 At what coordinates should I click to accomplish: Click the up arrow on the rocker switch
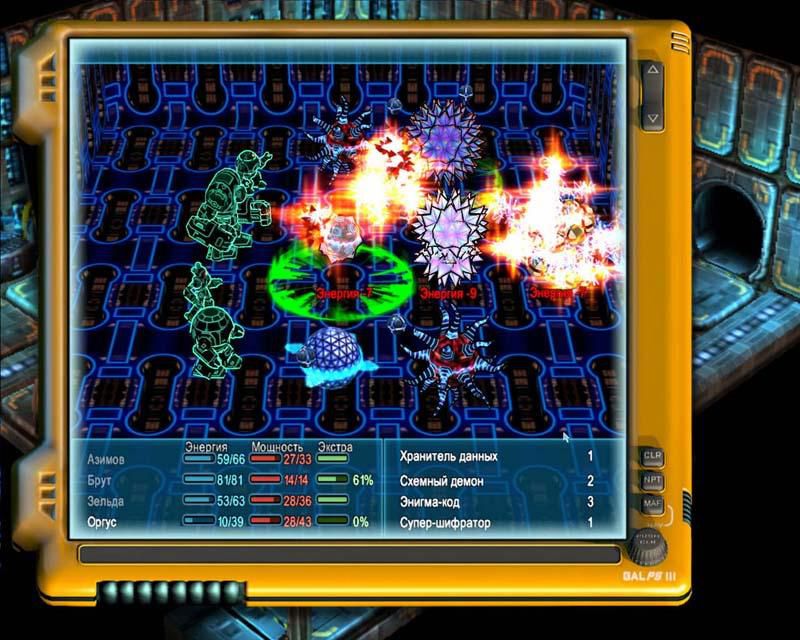pos(652,74)
